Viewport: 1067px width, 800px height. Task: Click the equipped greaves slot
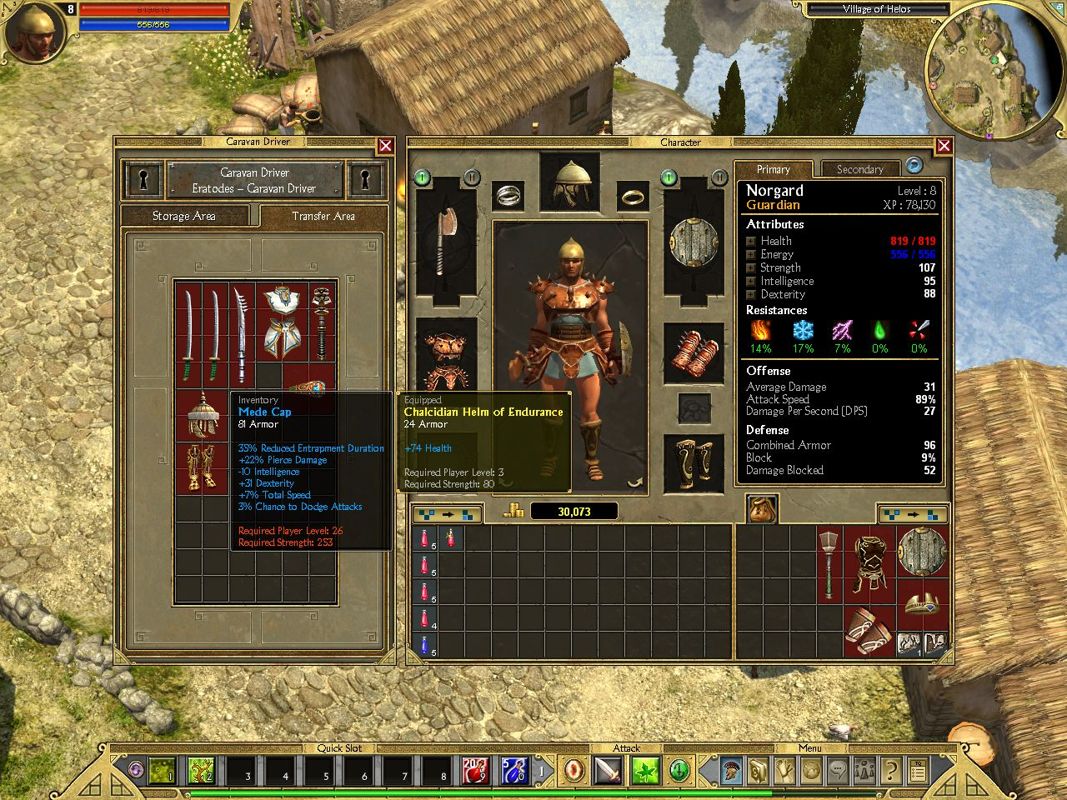point(694,462)
